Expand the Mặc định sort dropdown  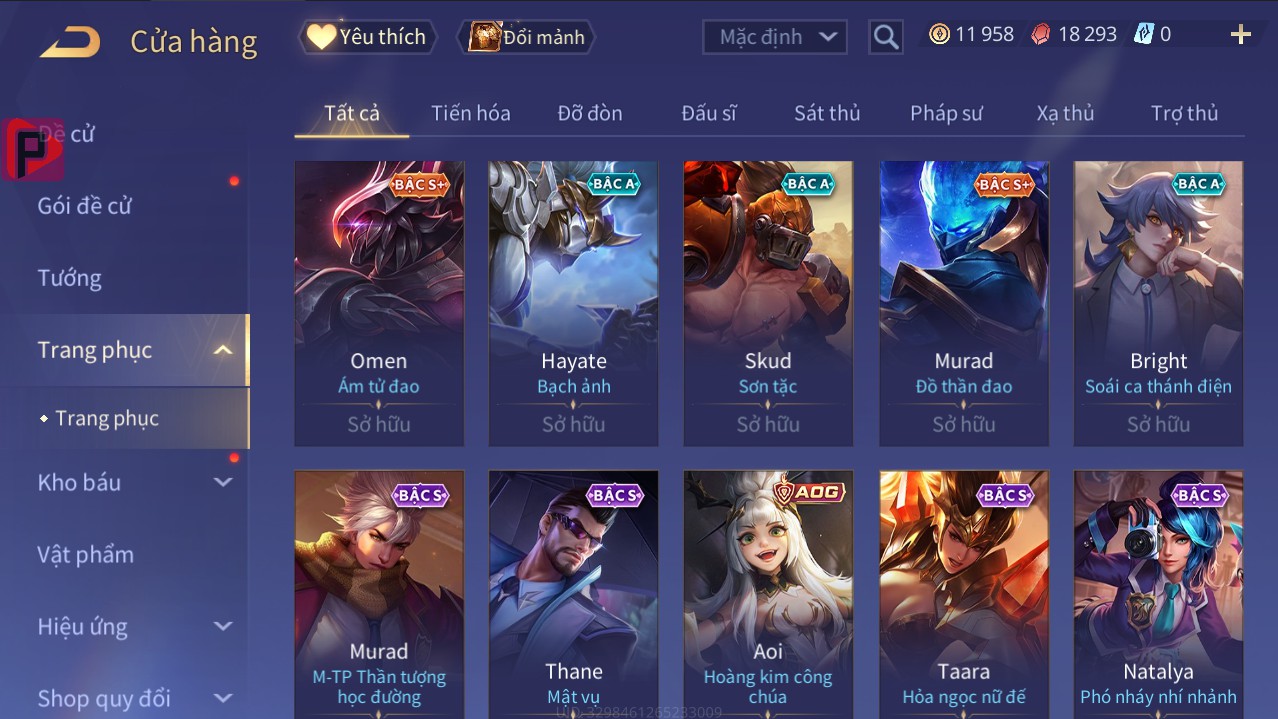pyautogui.click(x=775, y=37)
